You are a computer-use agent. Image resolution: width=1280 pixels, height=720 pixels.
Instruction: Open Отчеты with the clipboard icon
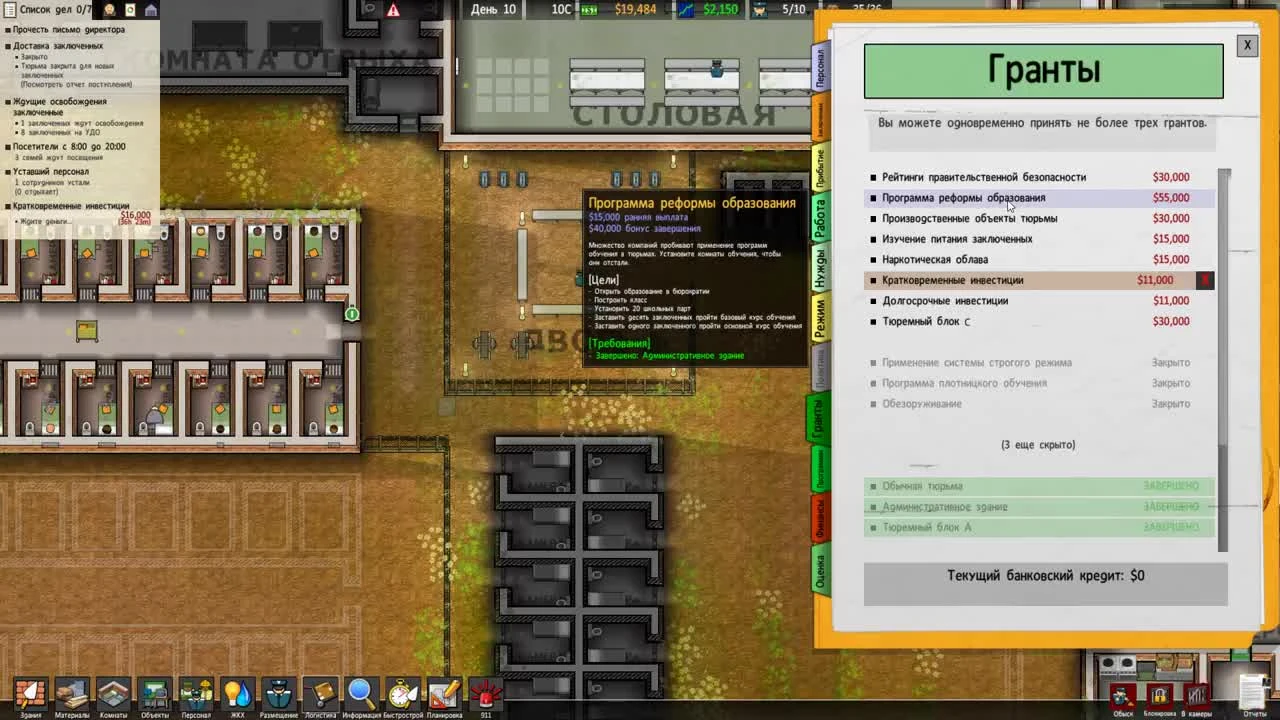(x=1250, y=690)
